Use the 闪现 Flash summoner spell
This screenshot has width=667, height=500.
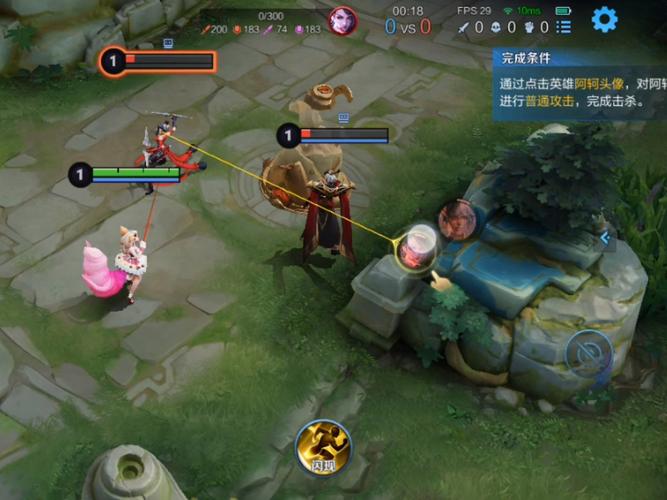(322, 445)
